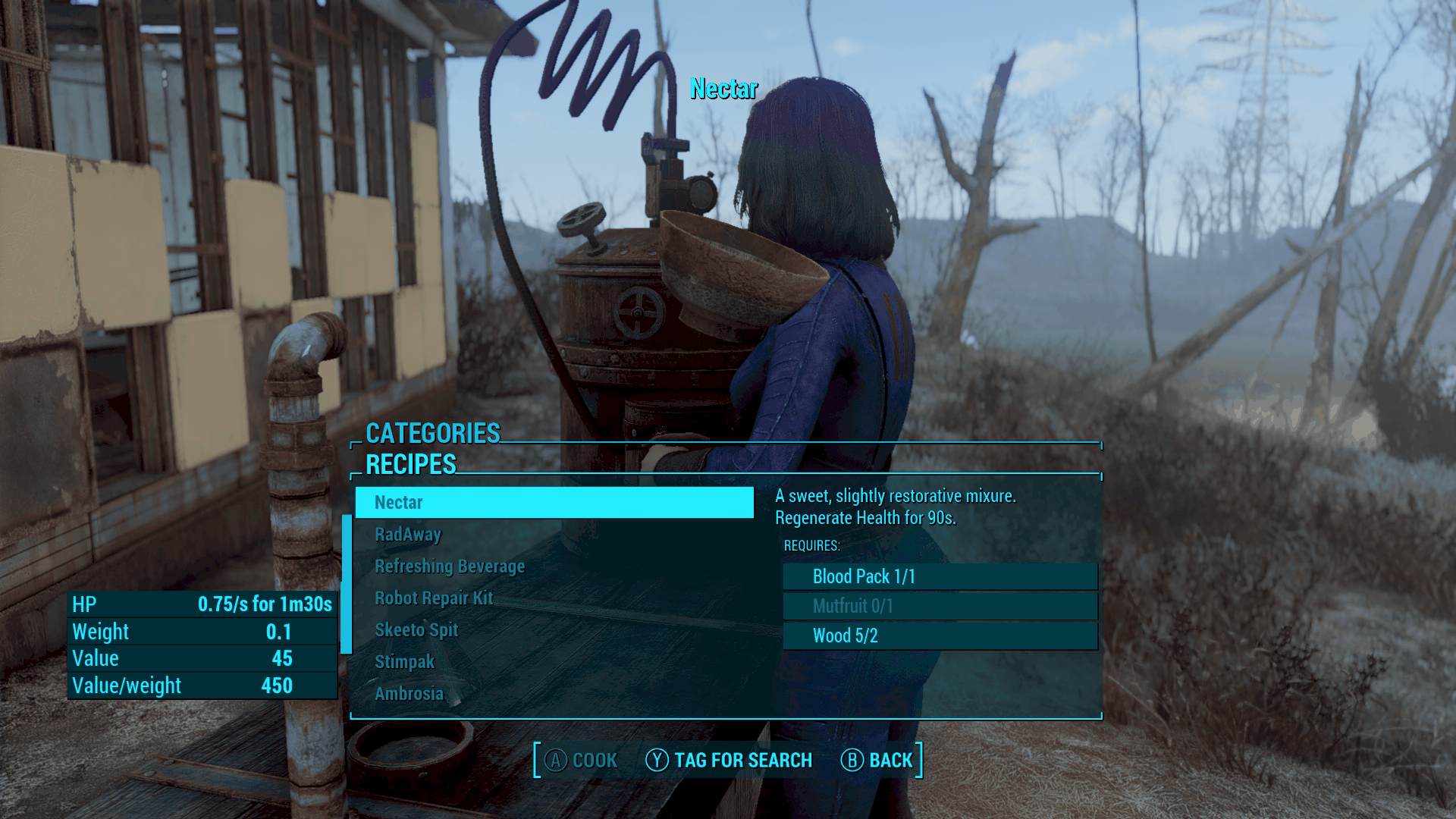The image size is (1456, 819).
Task: Go back from the recipes menu
Action: click(877, 760)
